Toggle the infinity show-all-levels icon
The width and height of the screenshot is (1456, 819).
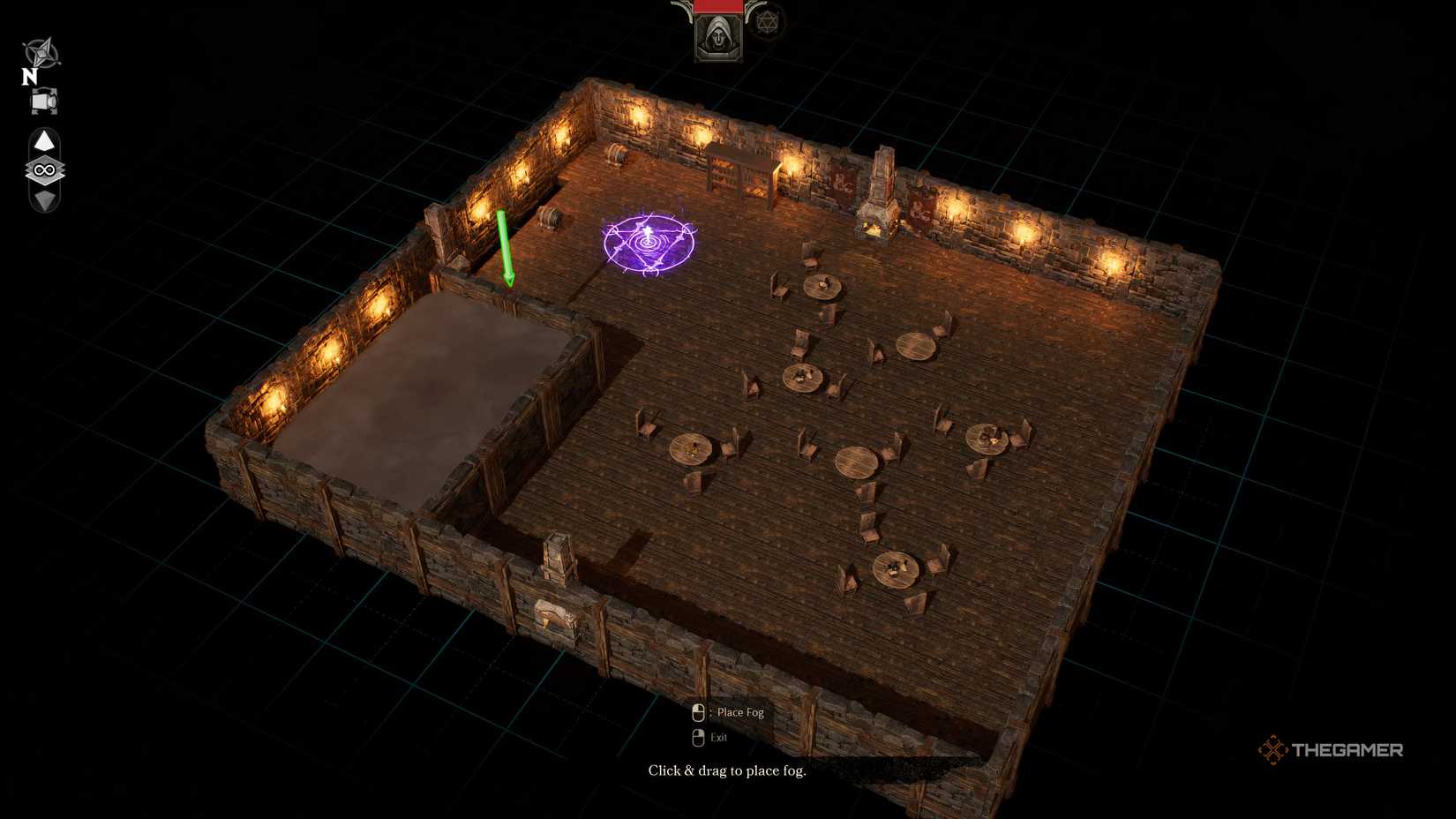click(42, 169)
